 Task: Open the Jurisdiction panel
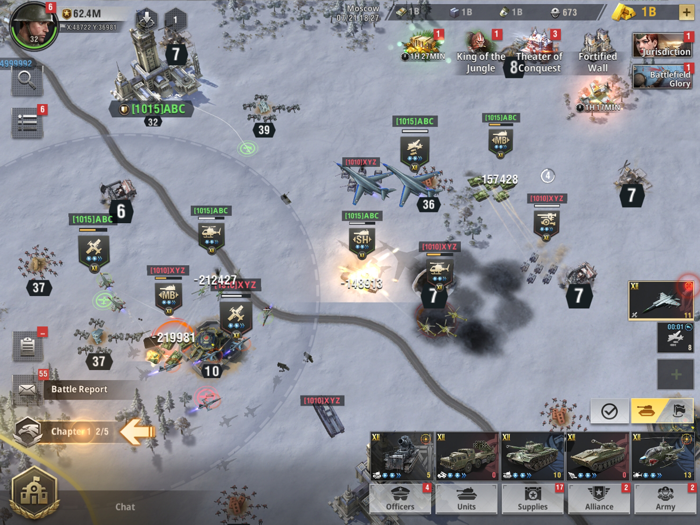point(662,45)
